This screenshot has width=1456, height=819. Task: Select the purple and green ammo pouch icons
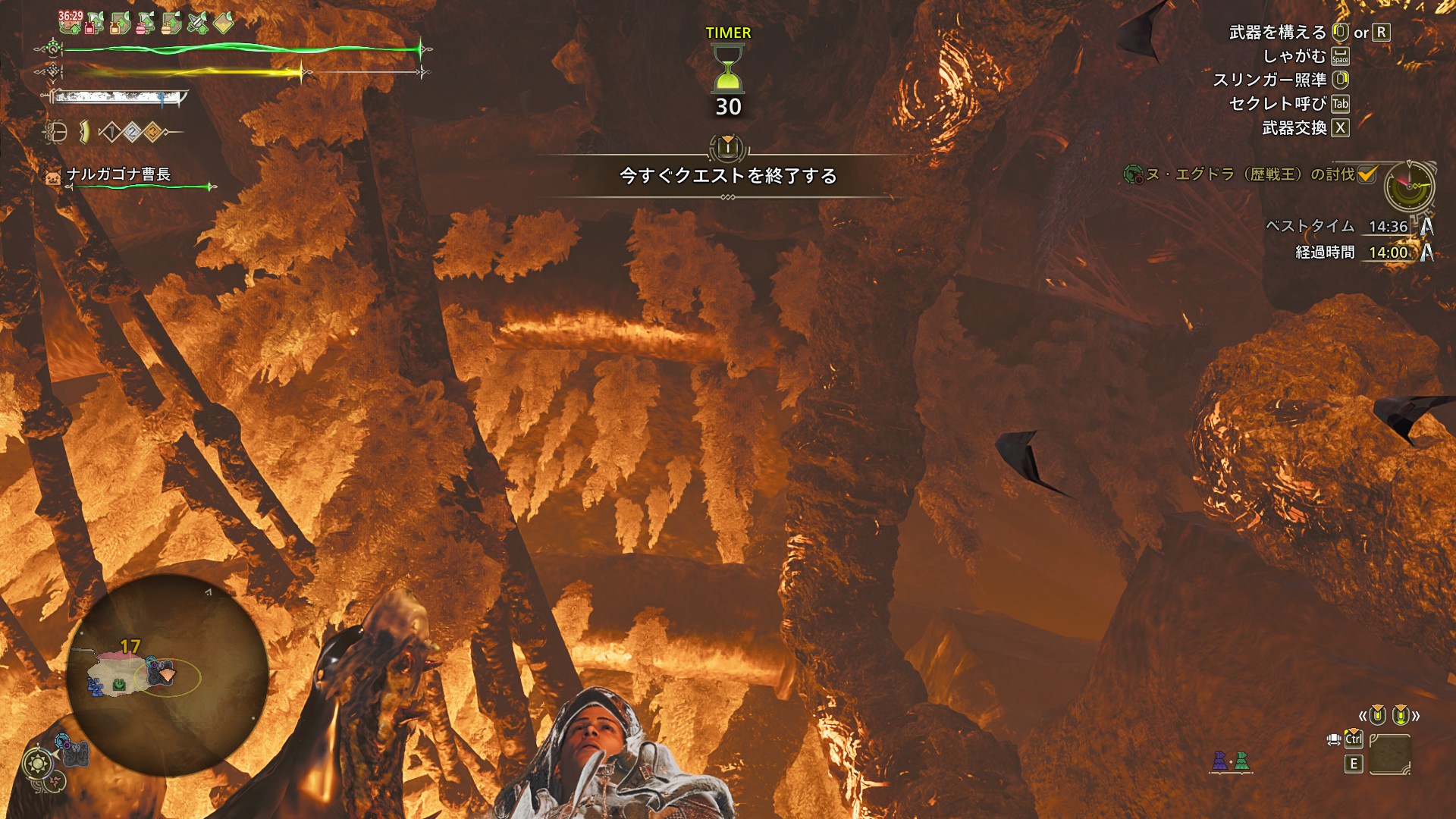click(1230, 761)
